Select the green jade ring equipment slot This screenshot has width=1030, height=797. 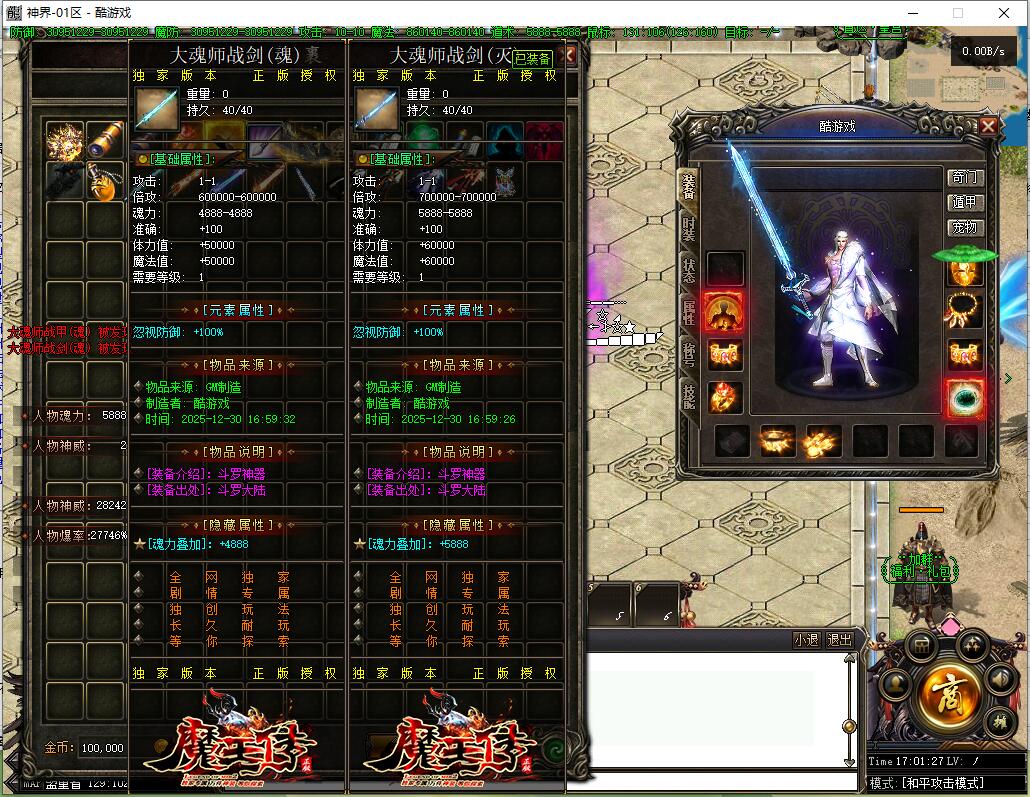coord(965,397)
